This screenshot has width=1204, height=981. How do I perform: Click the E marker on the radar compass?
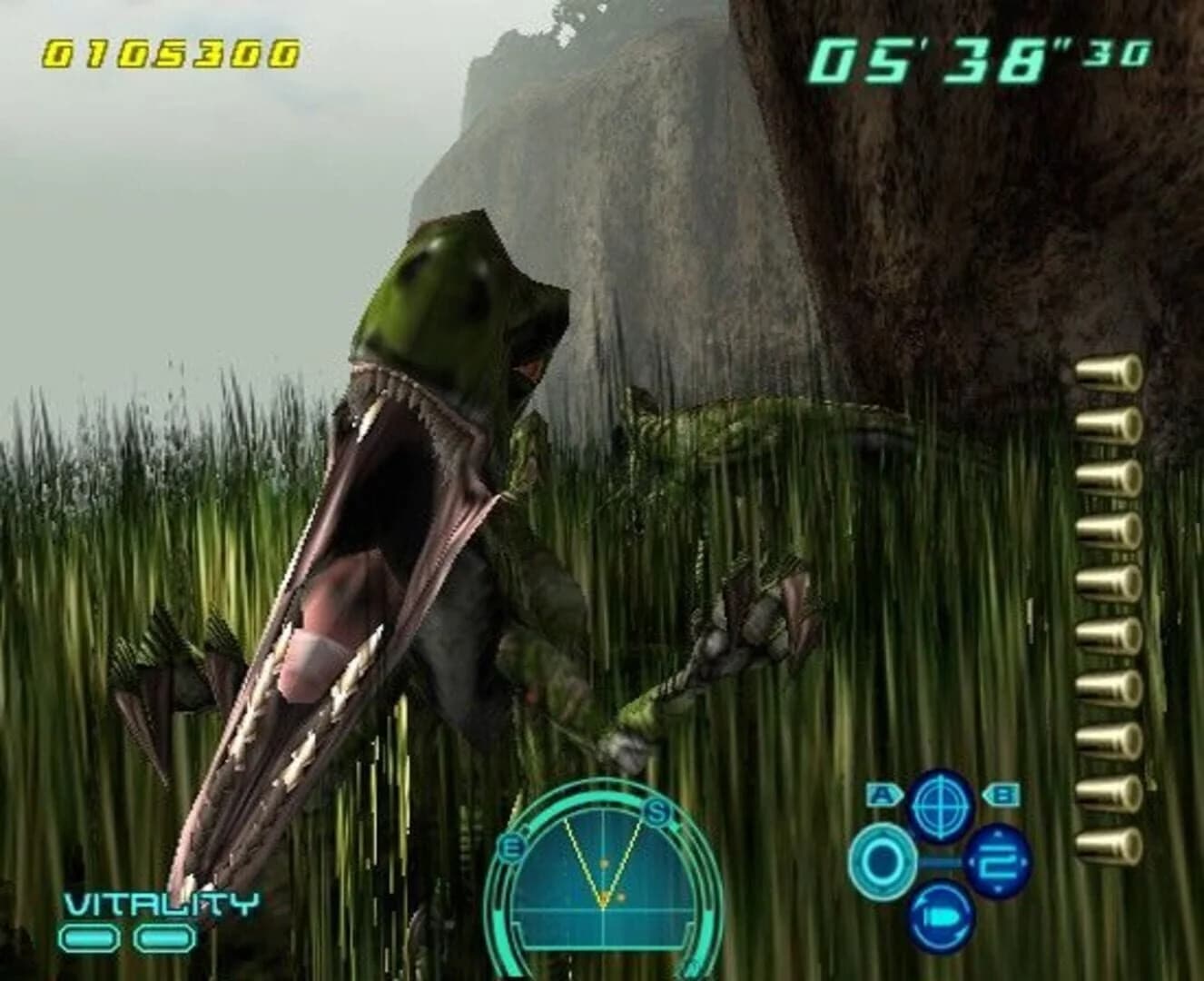[x=511, y=846]
